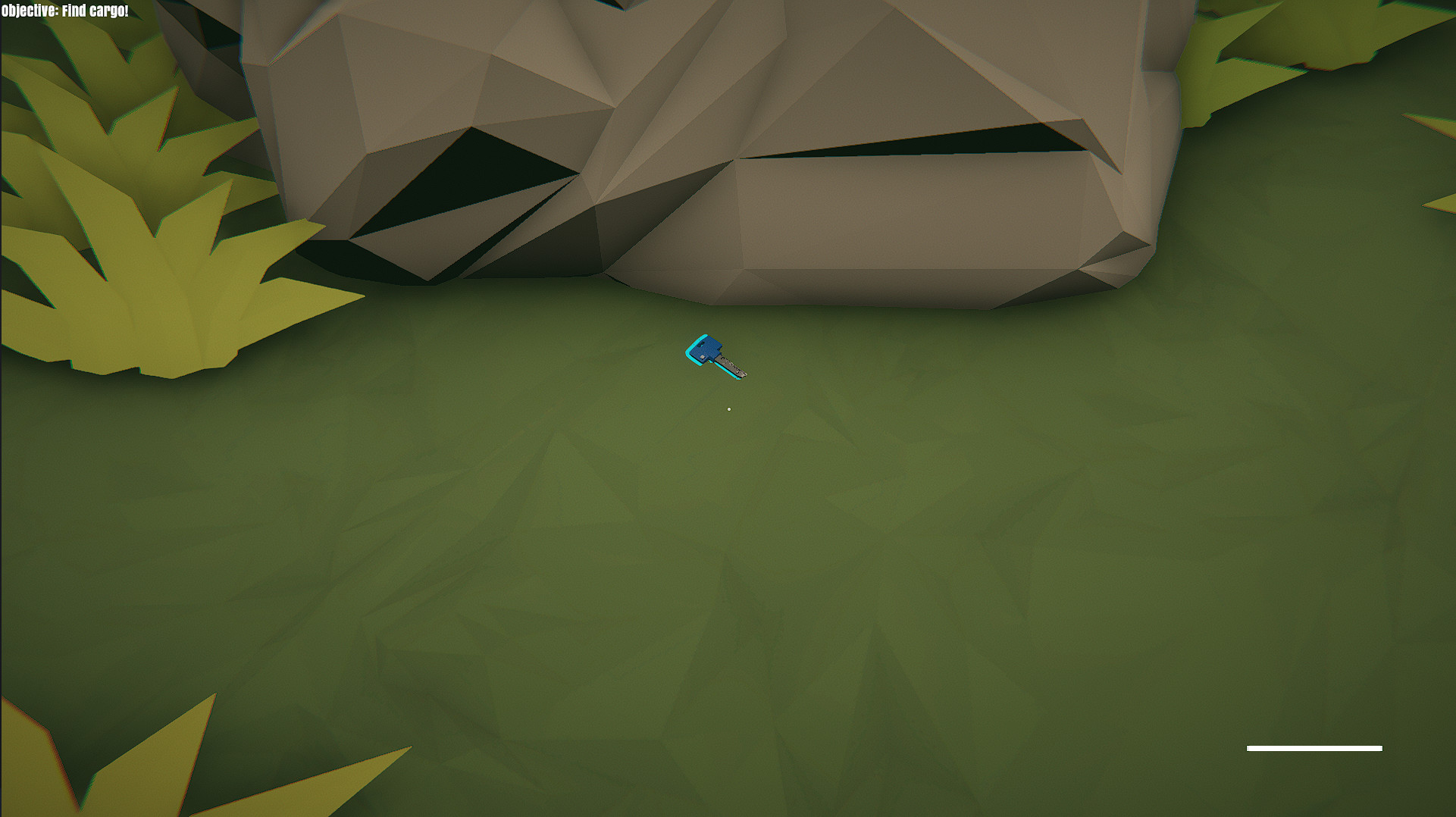Image resolution: width=1456 pixels, height=817 pixels.
Task: Select the metal blade of the key
Action: pos(728,365)
